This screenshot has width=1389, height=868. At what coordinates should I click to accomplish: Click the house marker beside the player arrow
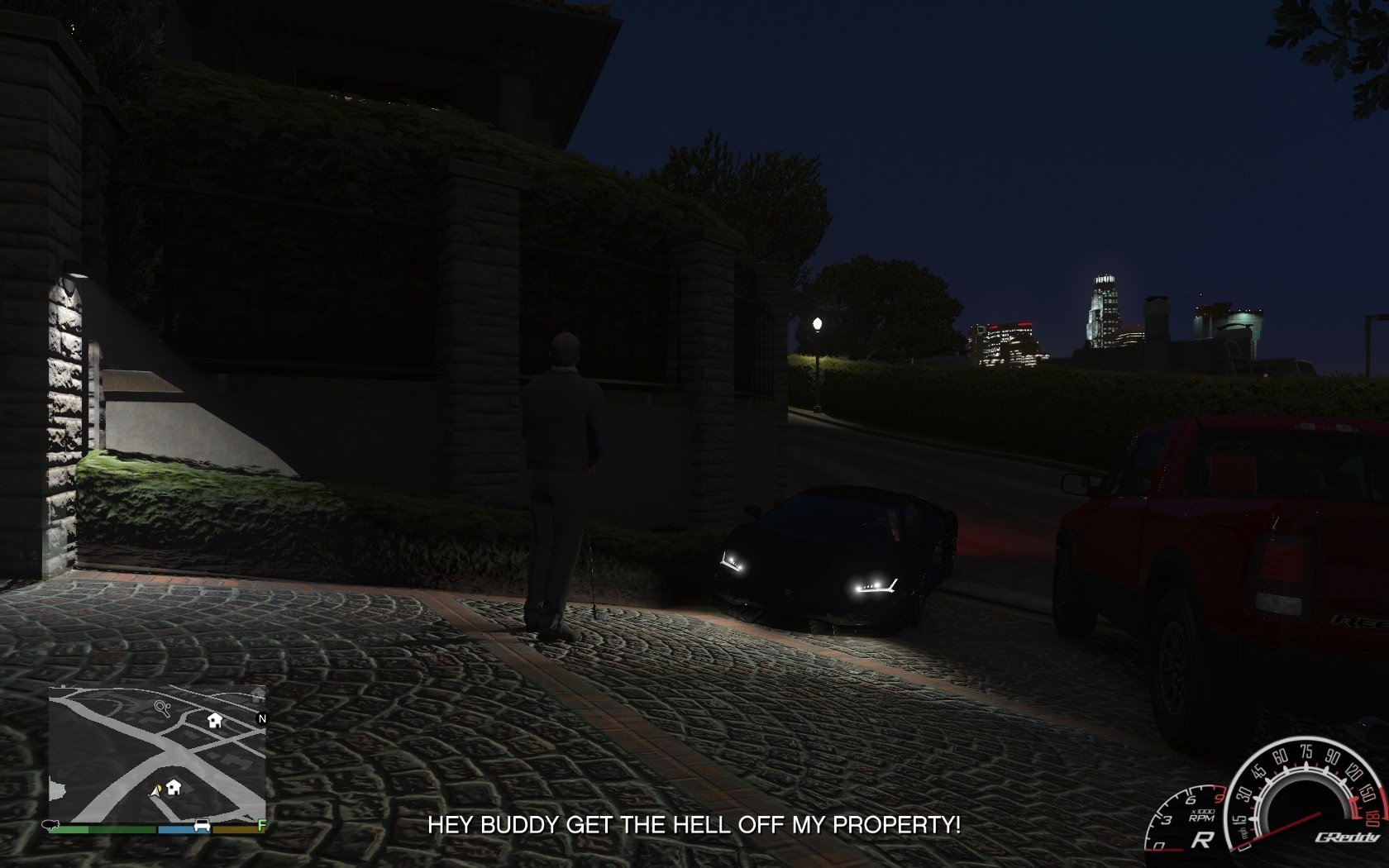tap(174, 786)
